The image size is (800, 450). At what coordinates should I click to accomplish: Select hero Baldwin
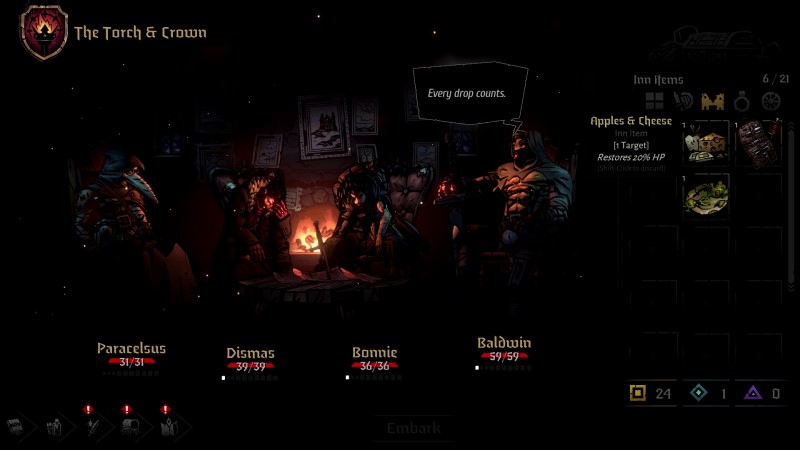tap(504, 343)
